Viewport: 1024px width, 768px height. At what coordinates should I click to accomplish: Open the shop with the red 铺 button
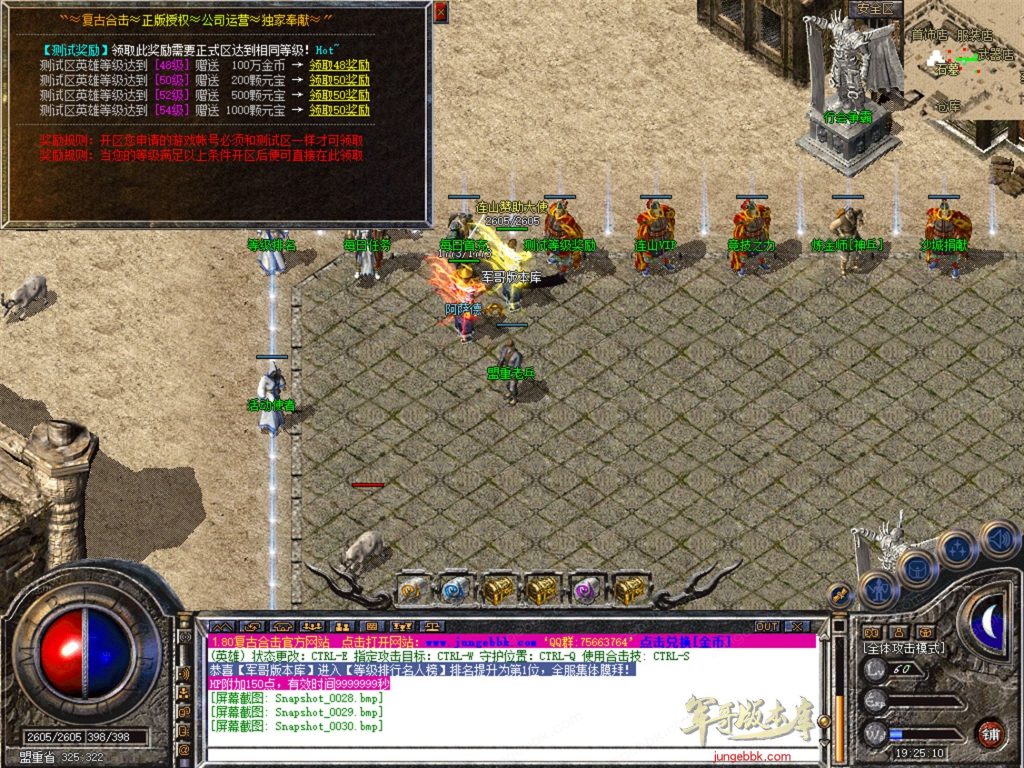coord(990,732)
